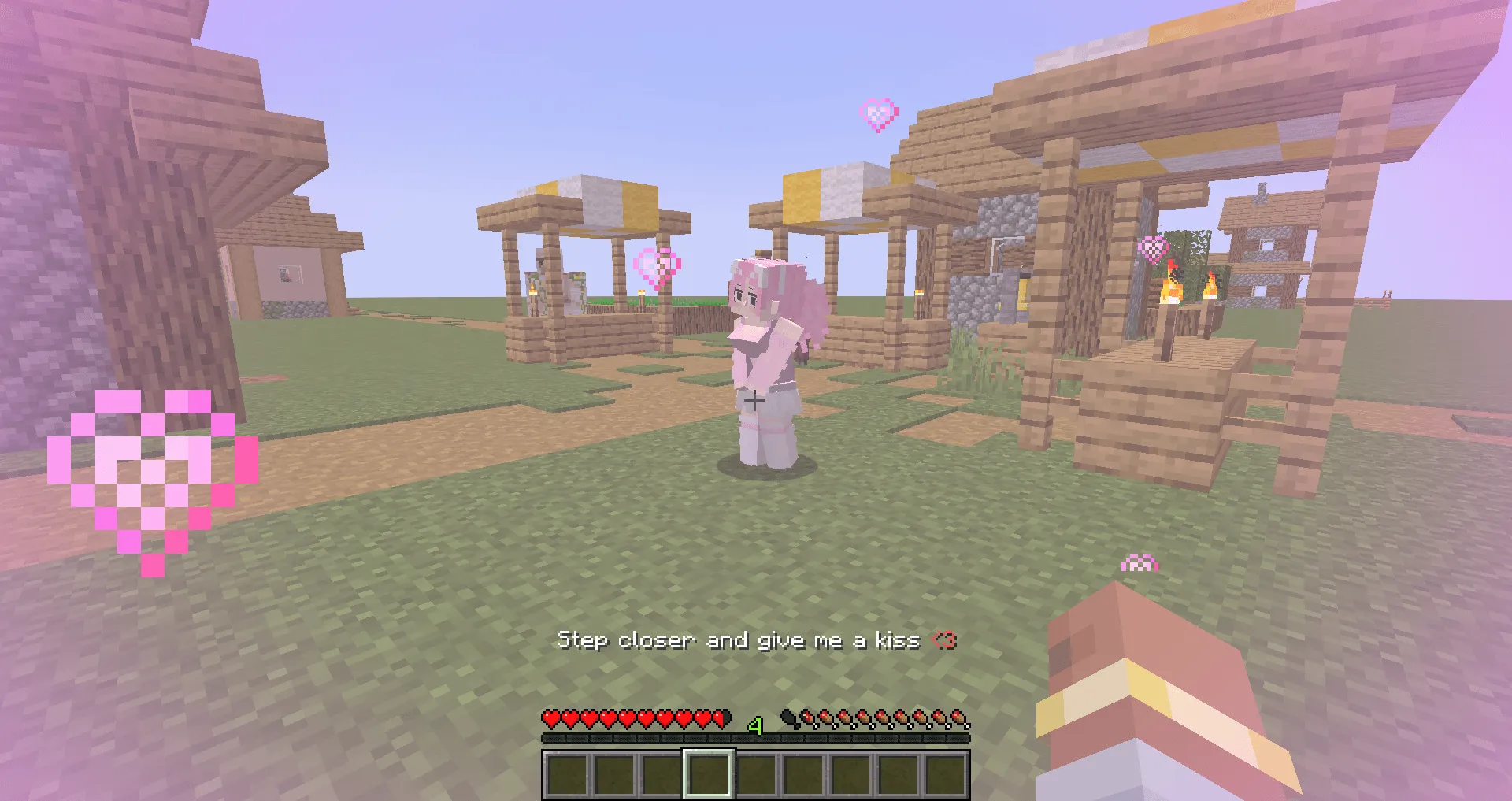Viewport: 1512px width, 801px height.
Task: Click the crosshair at screen center
Action: [754, 401]
